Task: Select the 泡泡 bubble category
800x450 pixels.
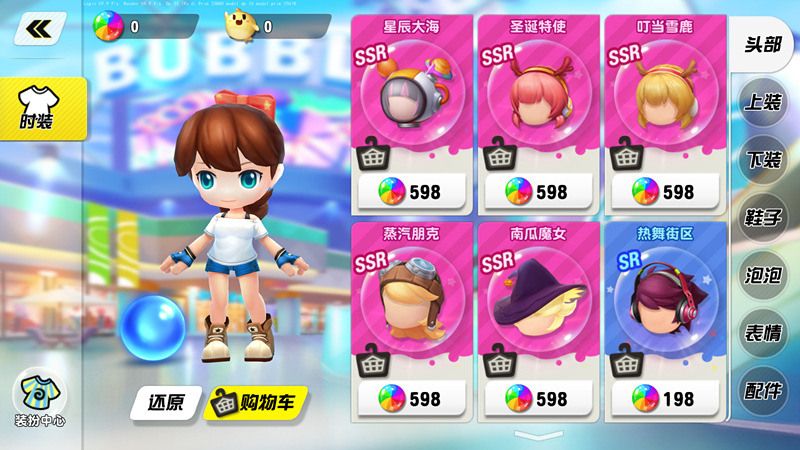Action: [763, 275]
